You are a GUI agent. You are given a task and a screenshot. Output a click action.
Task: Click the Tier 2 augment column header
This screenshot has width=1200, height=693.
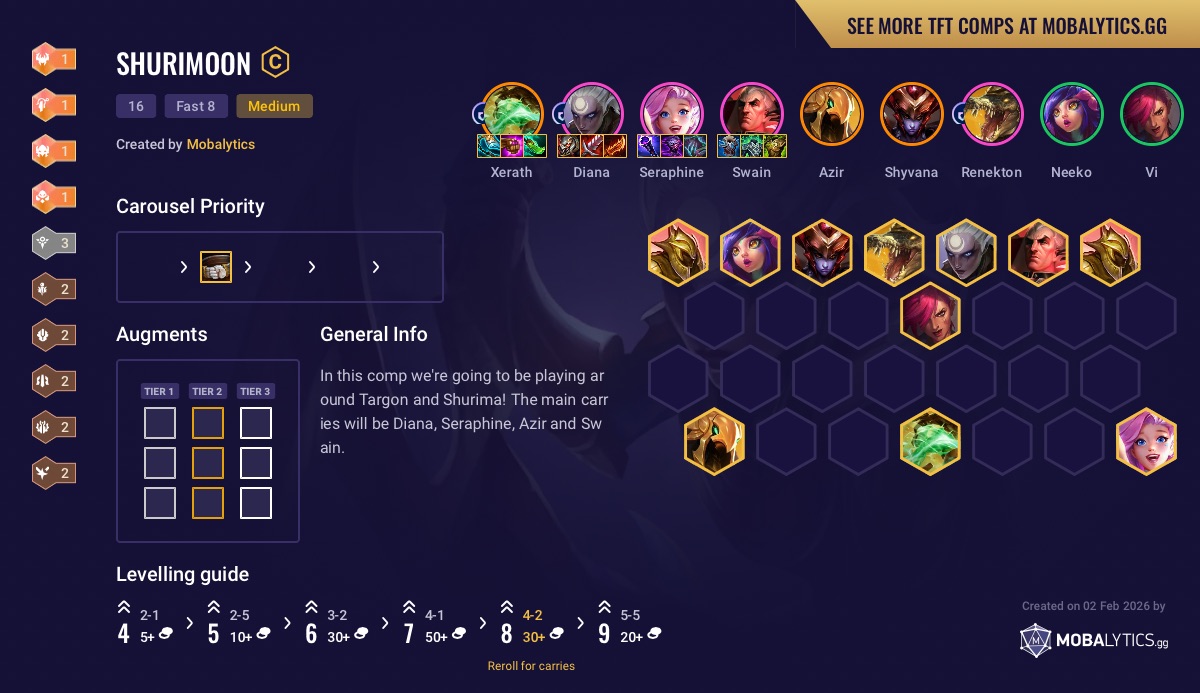pyautogui.click(x=207, y=391)
